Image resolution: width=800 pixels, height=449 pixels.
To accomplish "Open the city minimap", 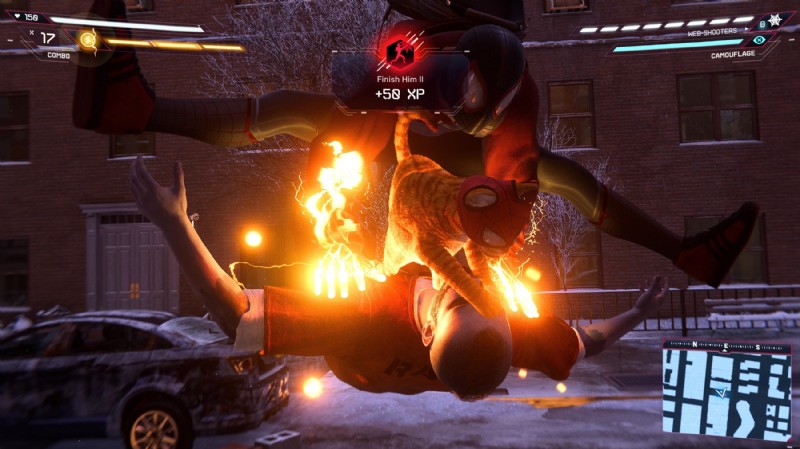I will pos(726,394).
